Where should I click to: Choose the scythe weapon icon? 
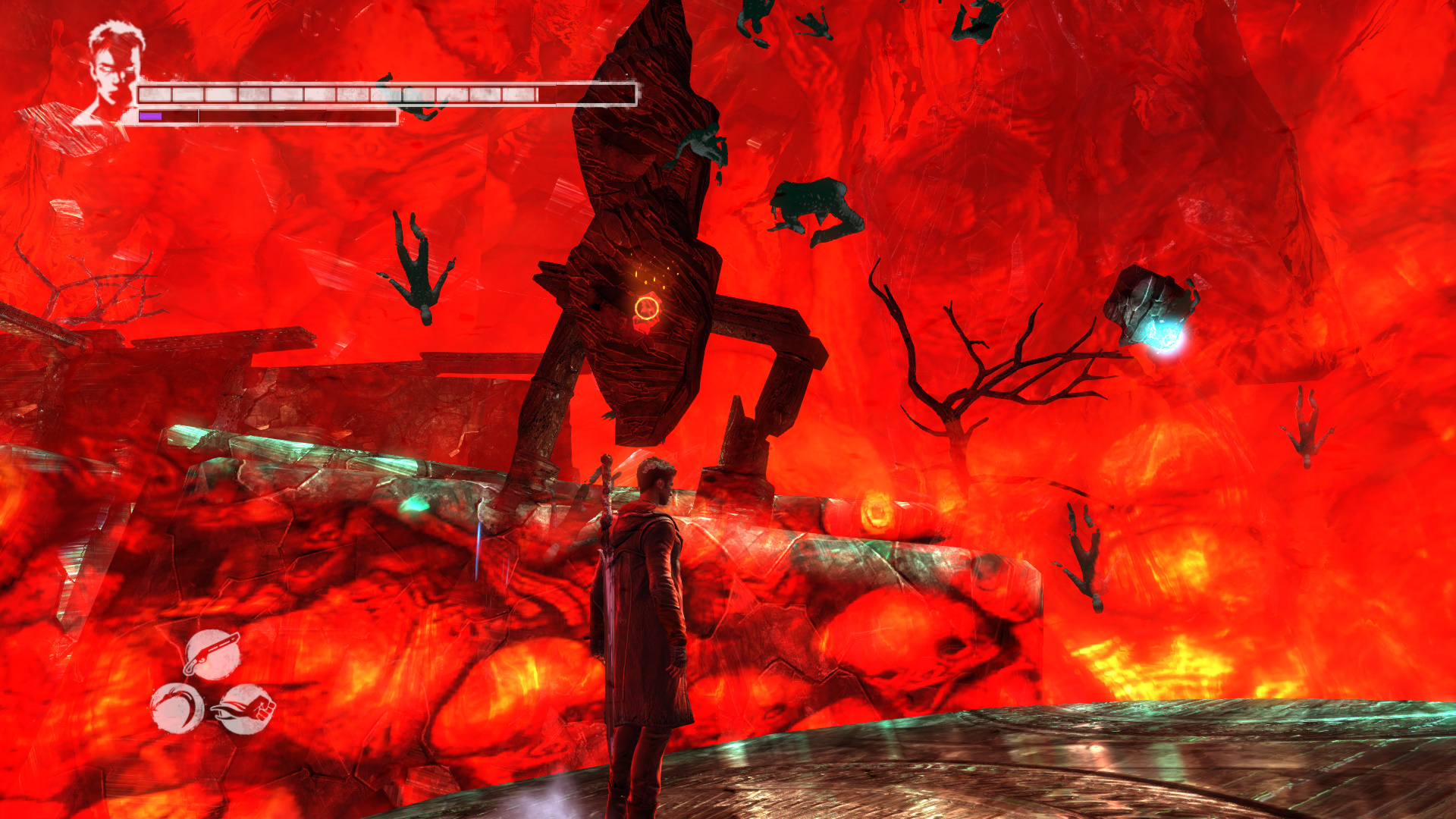coord(177,708)
